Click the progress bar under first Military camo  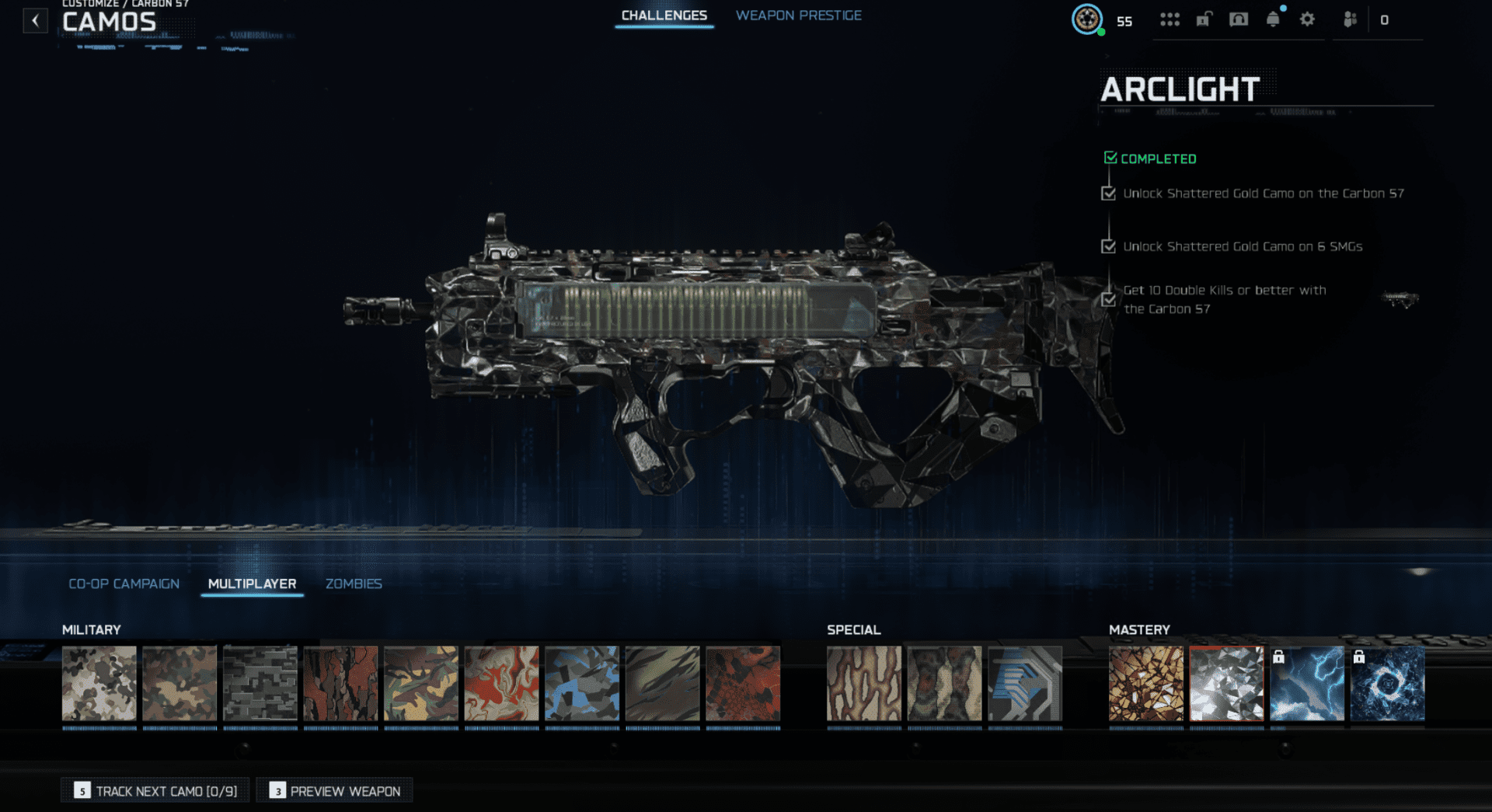pyautogui.click(x=99, y=727)
